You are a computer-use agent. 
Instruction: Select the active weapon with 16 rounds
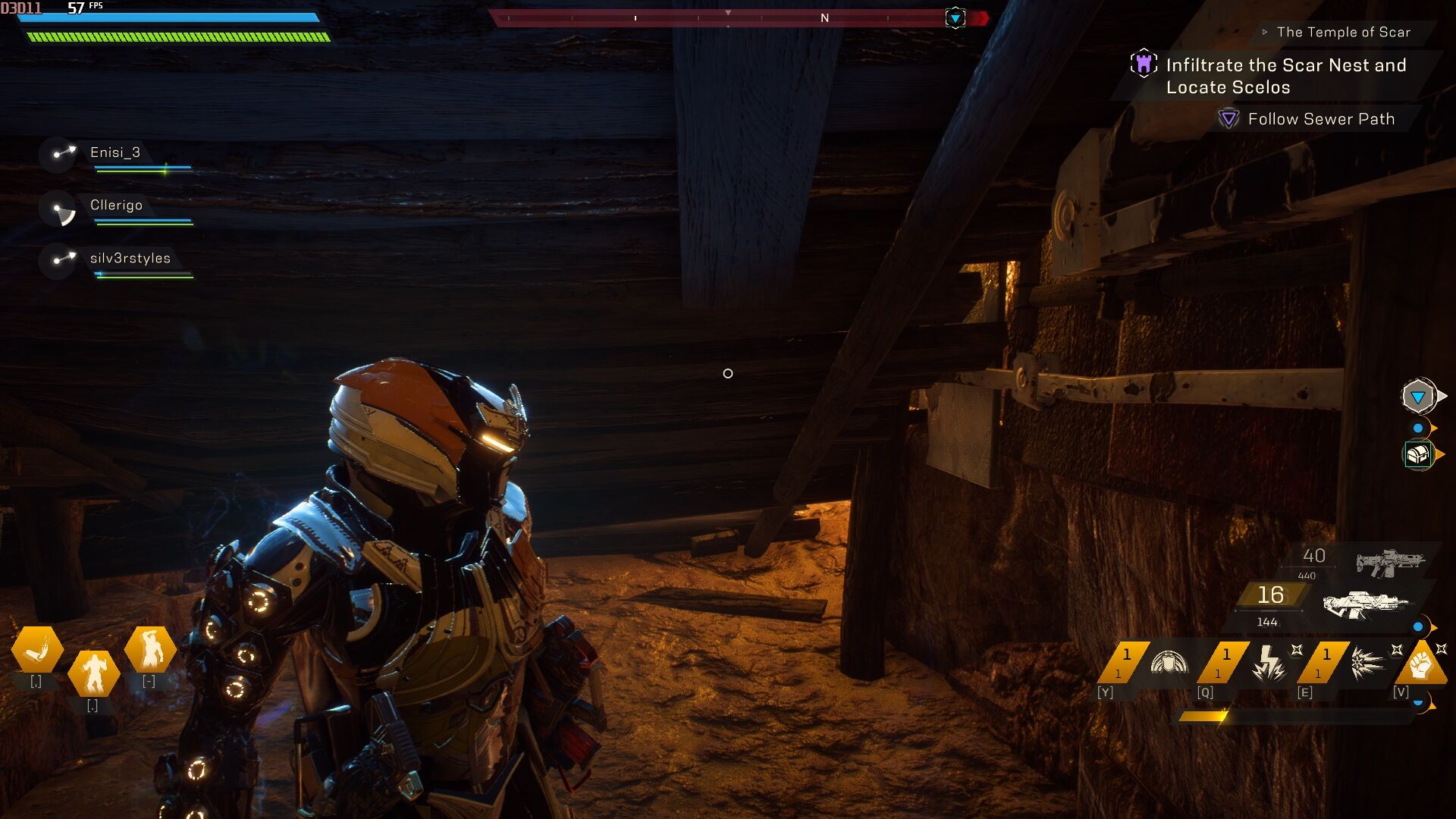(1365, 604)
